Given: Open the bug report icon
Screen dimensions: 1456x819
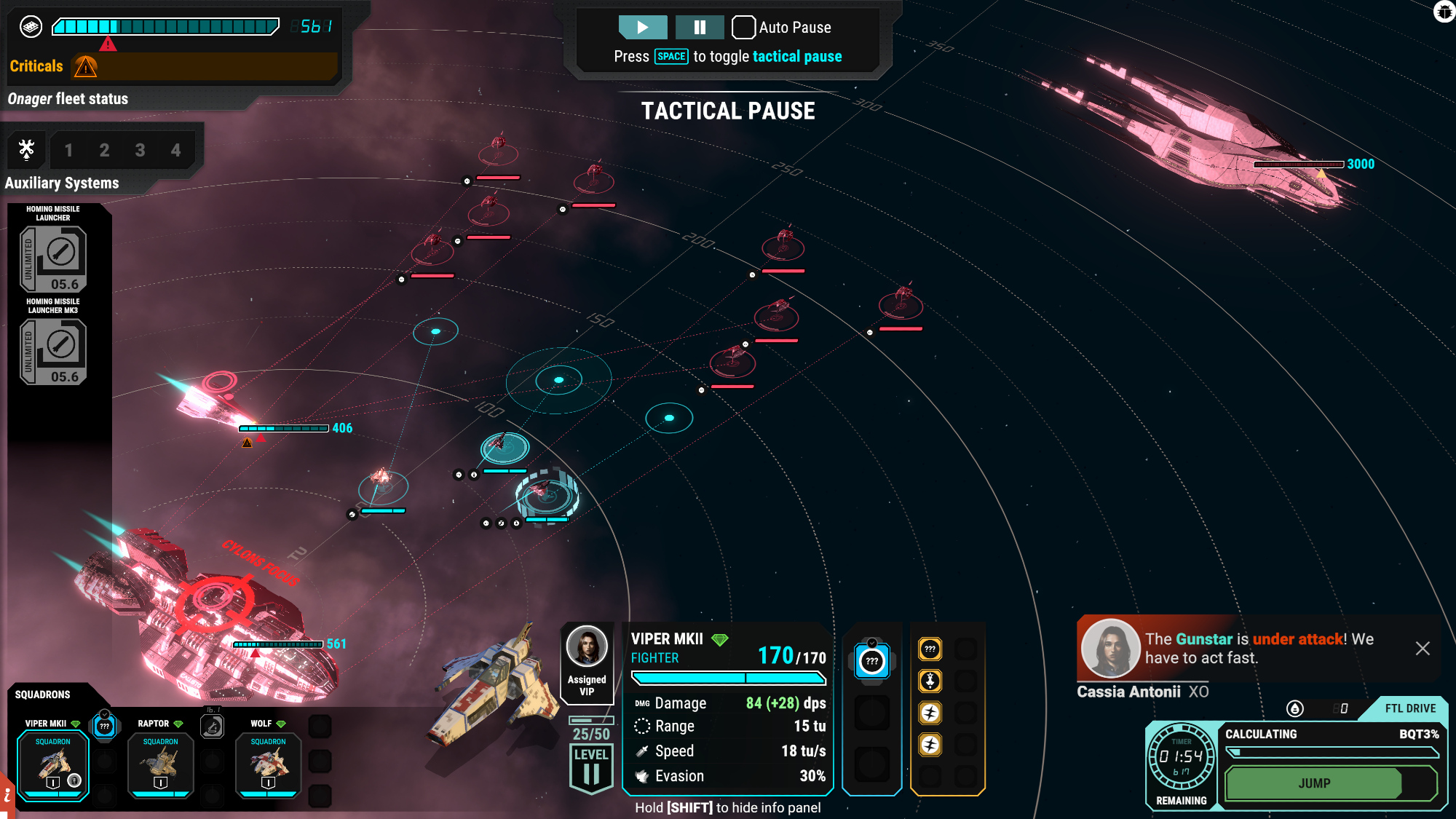Looking at the screenshot, I should click(x=1444, y=12).
